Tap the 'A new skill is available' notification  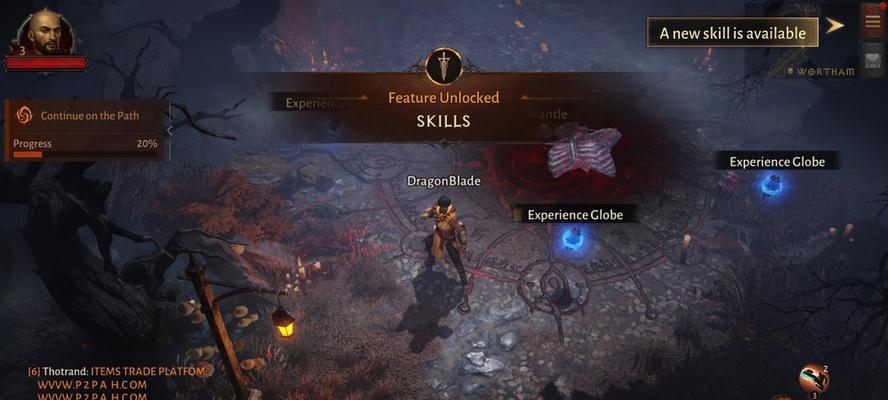(732, 33)
